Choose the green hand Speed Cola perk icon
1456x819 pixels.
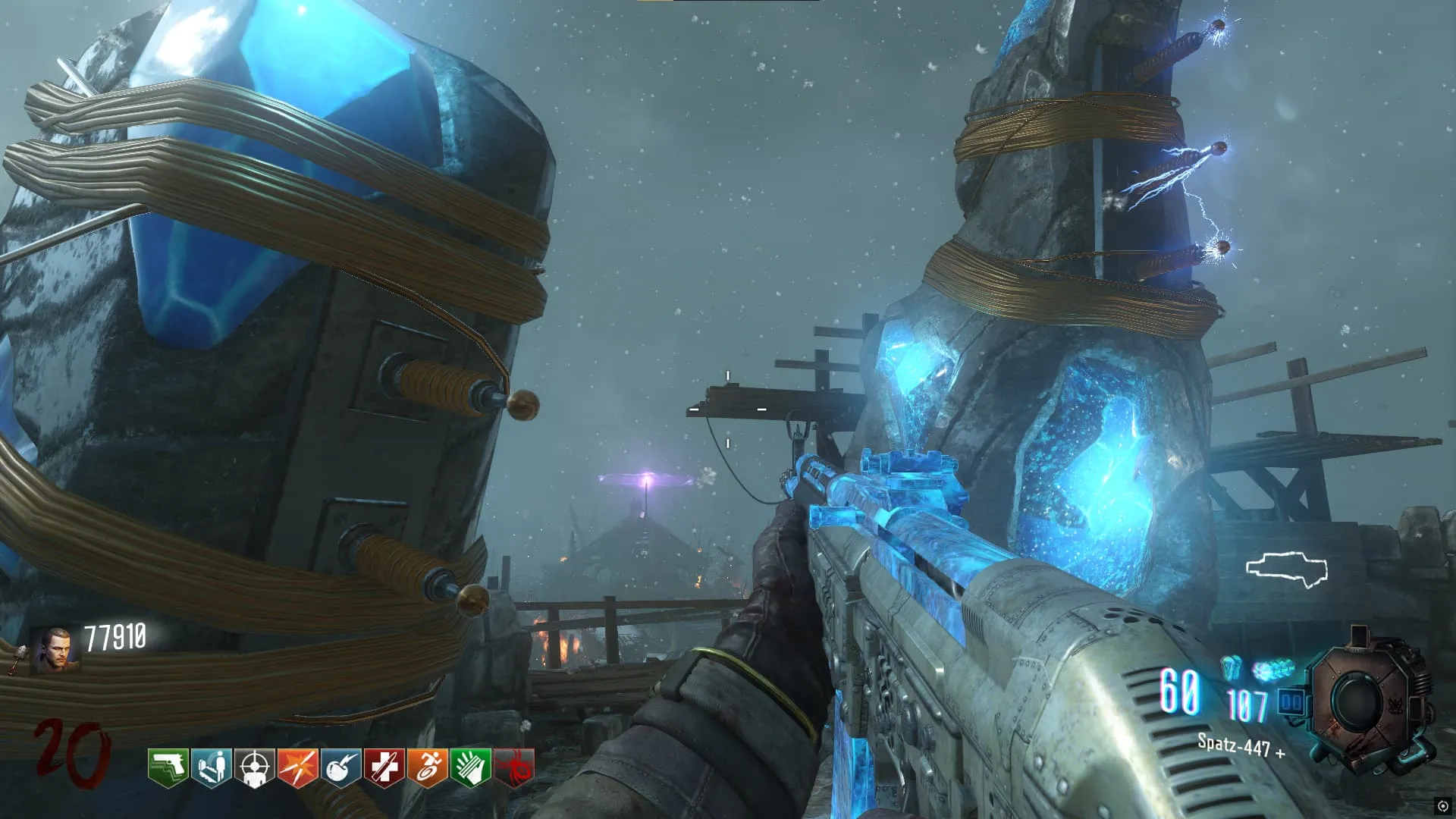click(470, 768)
